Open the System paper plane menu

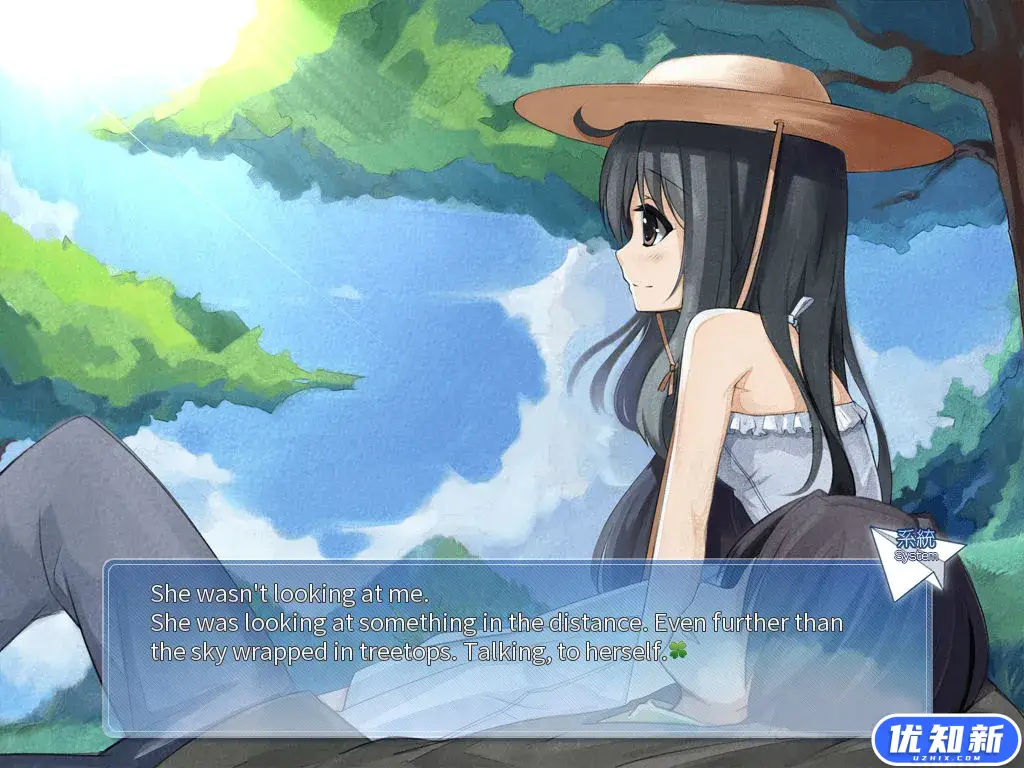click(916, 558)
